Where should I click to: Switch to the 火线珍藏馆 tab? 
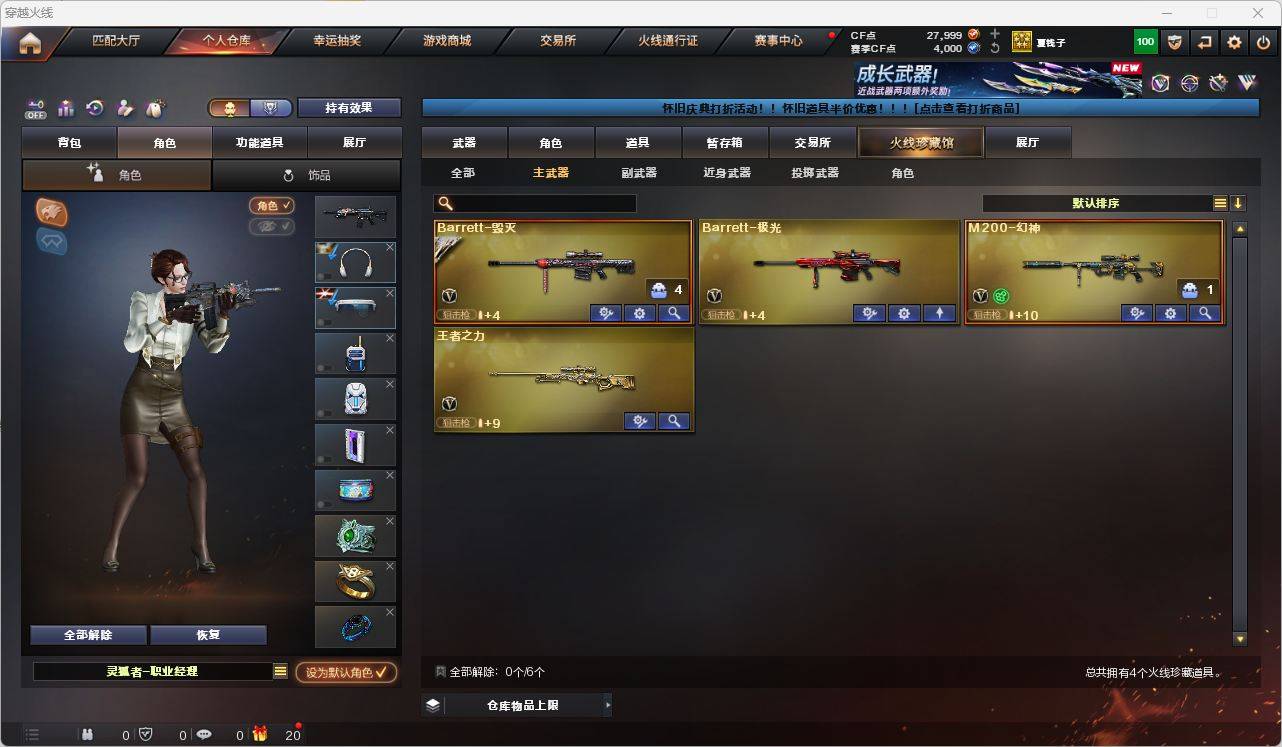919,142
